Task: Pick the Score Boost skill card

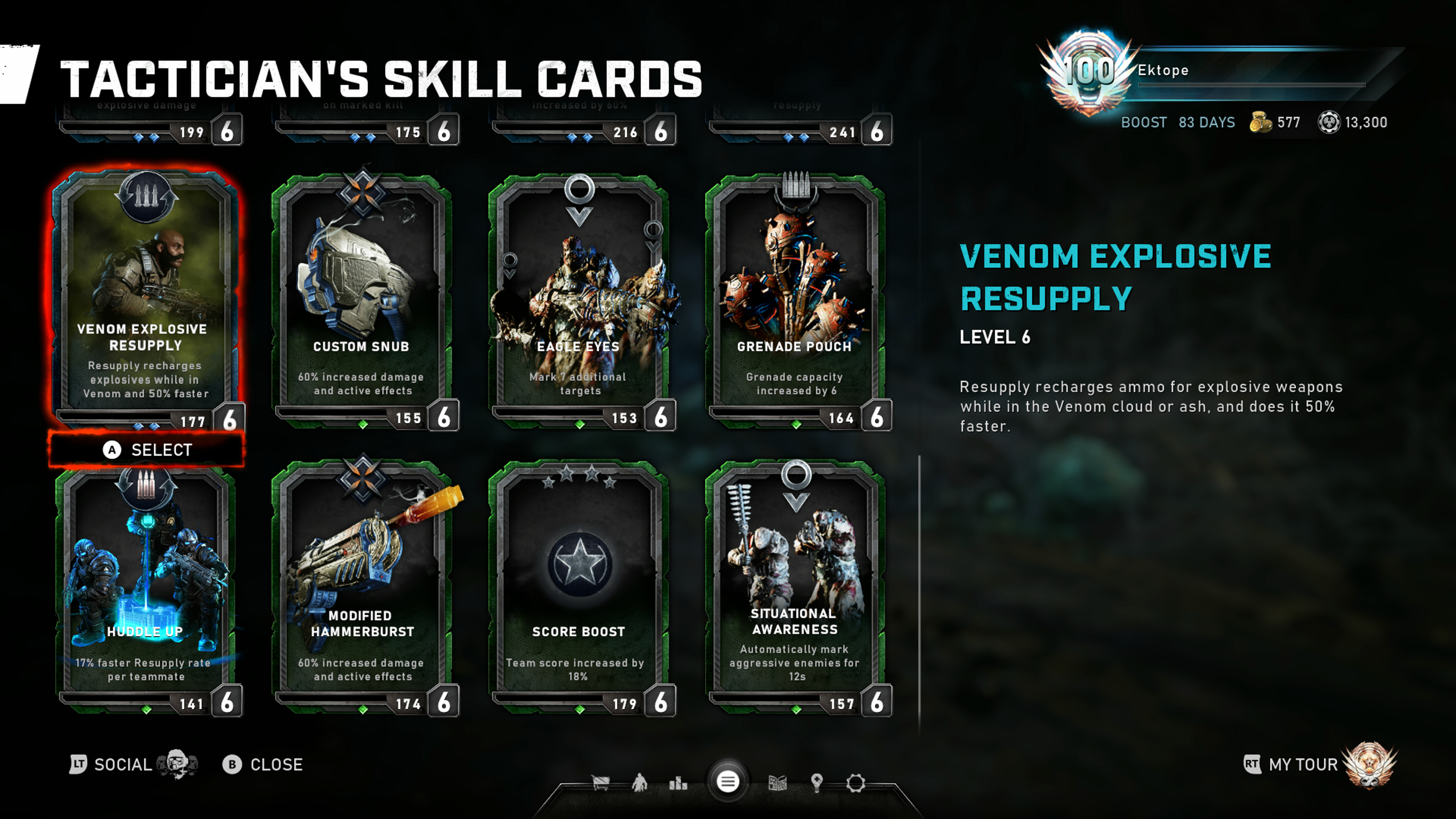Action: pyautogui.click(x=579, y=588)
